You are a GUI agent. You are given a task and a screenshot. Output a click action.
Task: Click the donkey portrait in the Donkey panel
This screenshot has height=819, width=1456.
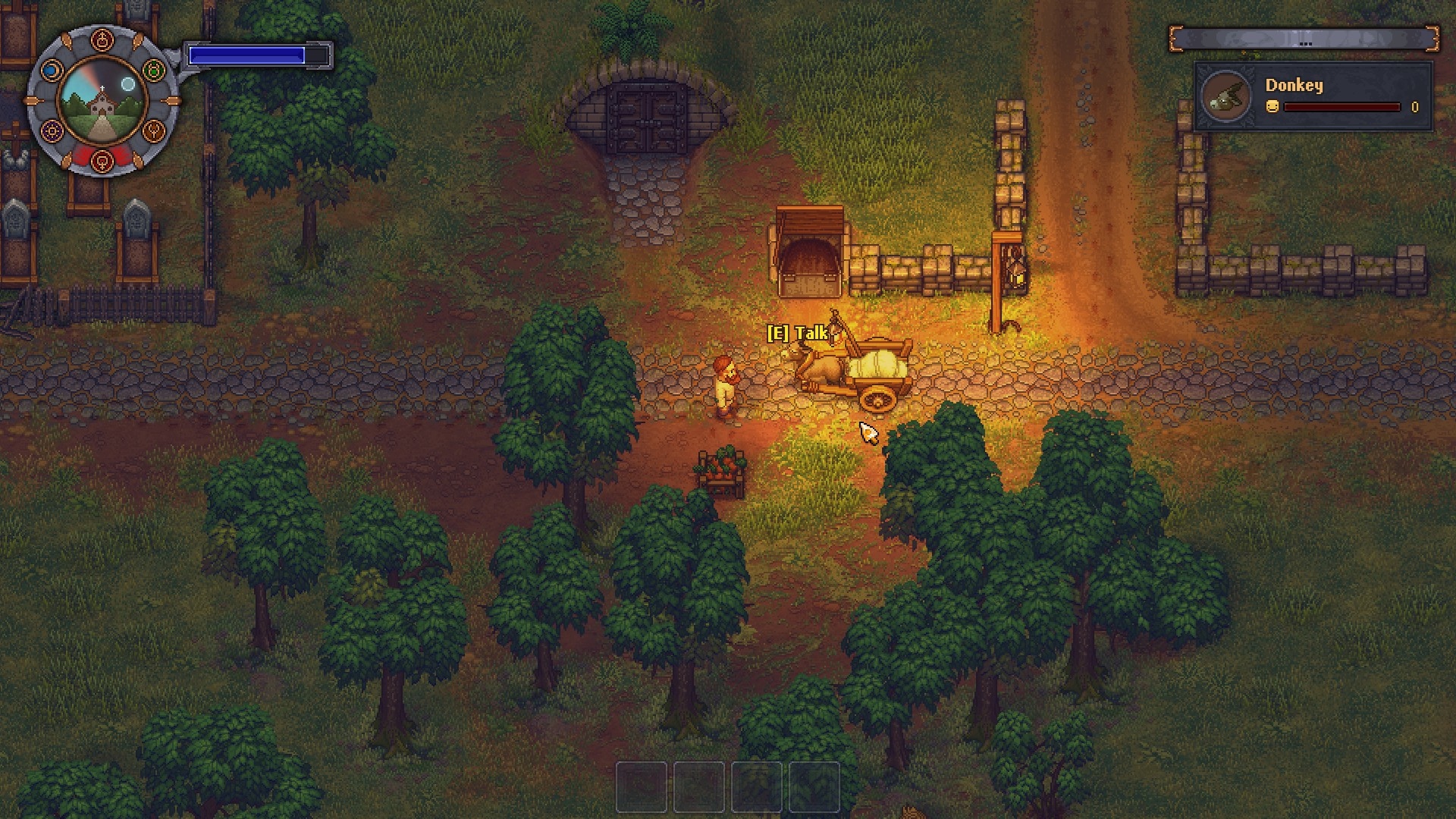click(1228, 97)
